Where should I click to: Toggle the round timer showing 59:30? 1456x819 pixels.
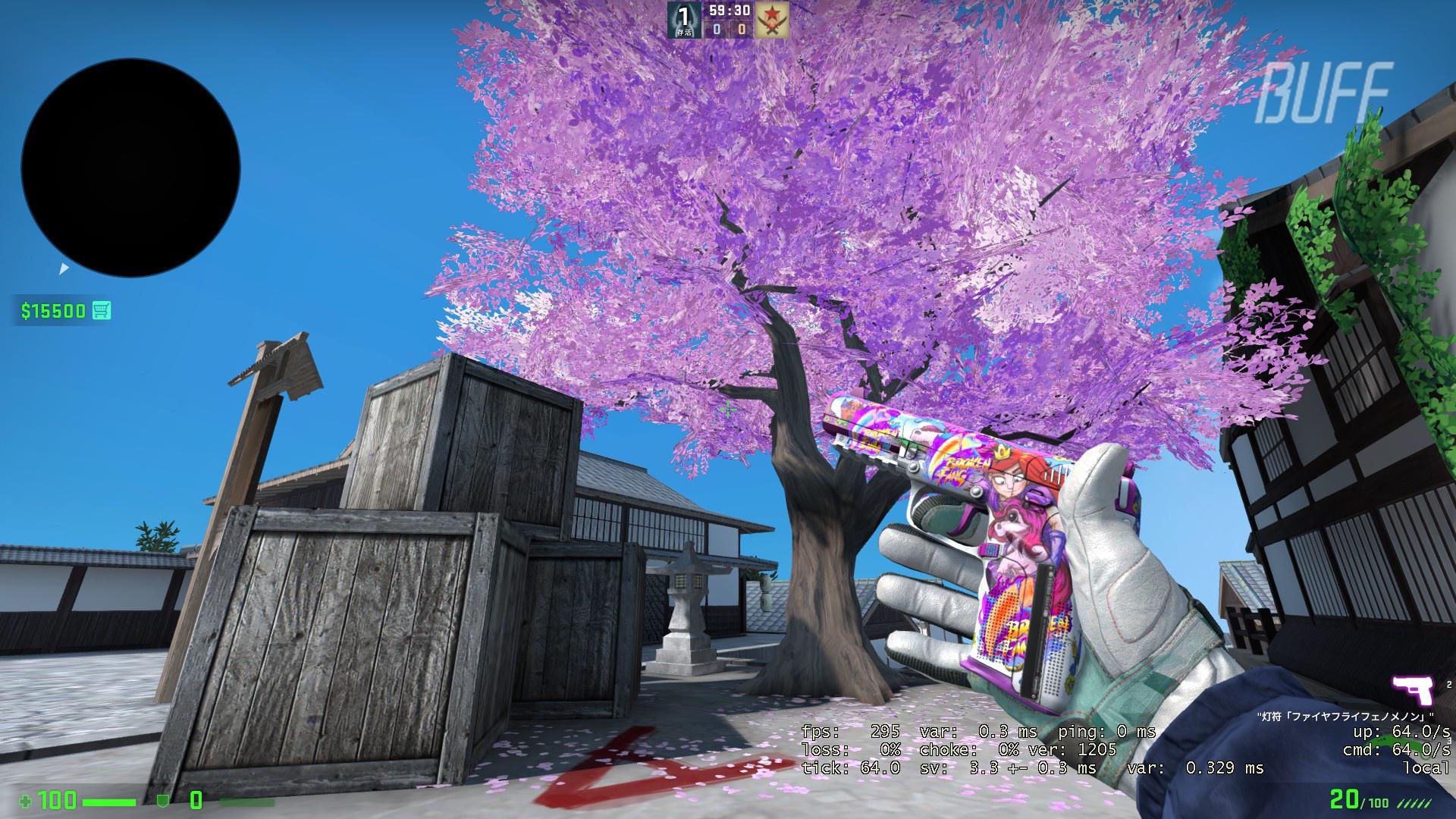pyautogui.click(x=729, y=11)
